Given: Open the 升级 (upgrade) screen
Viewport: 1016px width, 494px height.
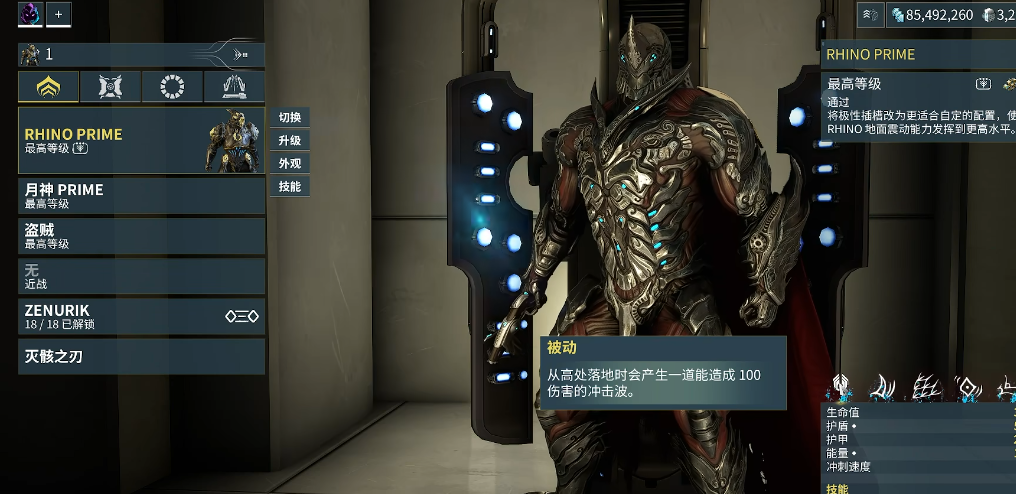Looking at the screenshot, I should (289, 140).
